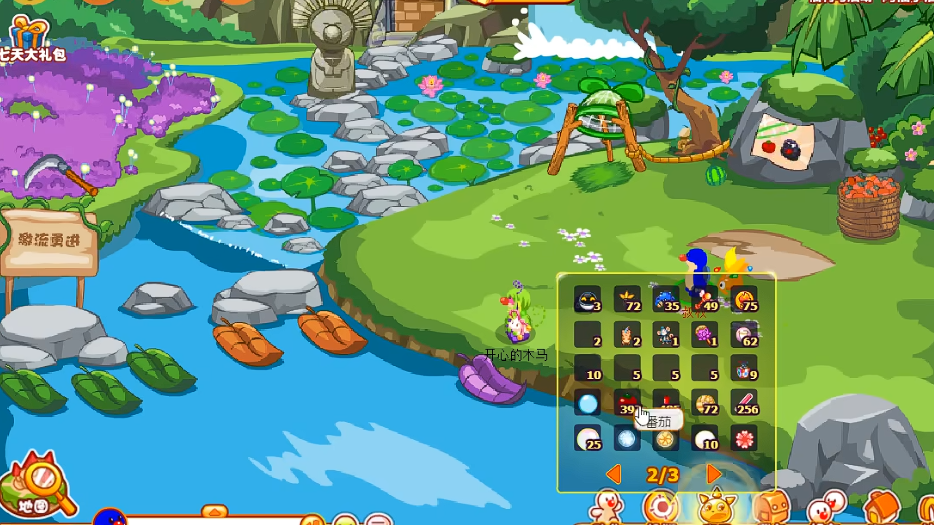Screen dimensions: 934x525
Task: Select the purple grape candy item slot
Action: click(705, 334)
